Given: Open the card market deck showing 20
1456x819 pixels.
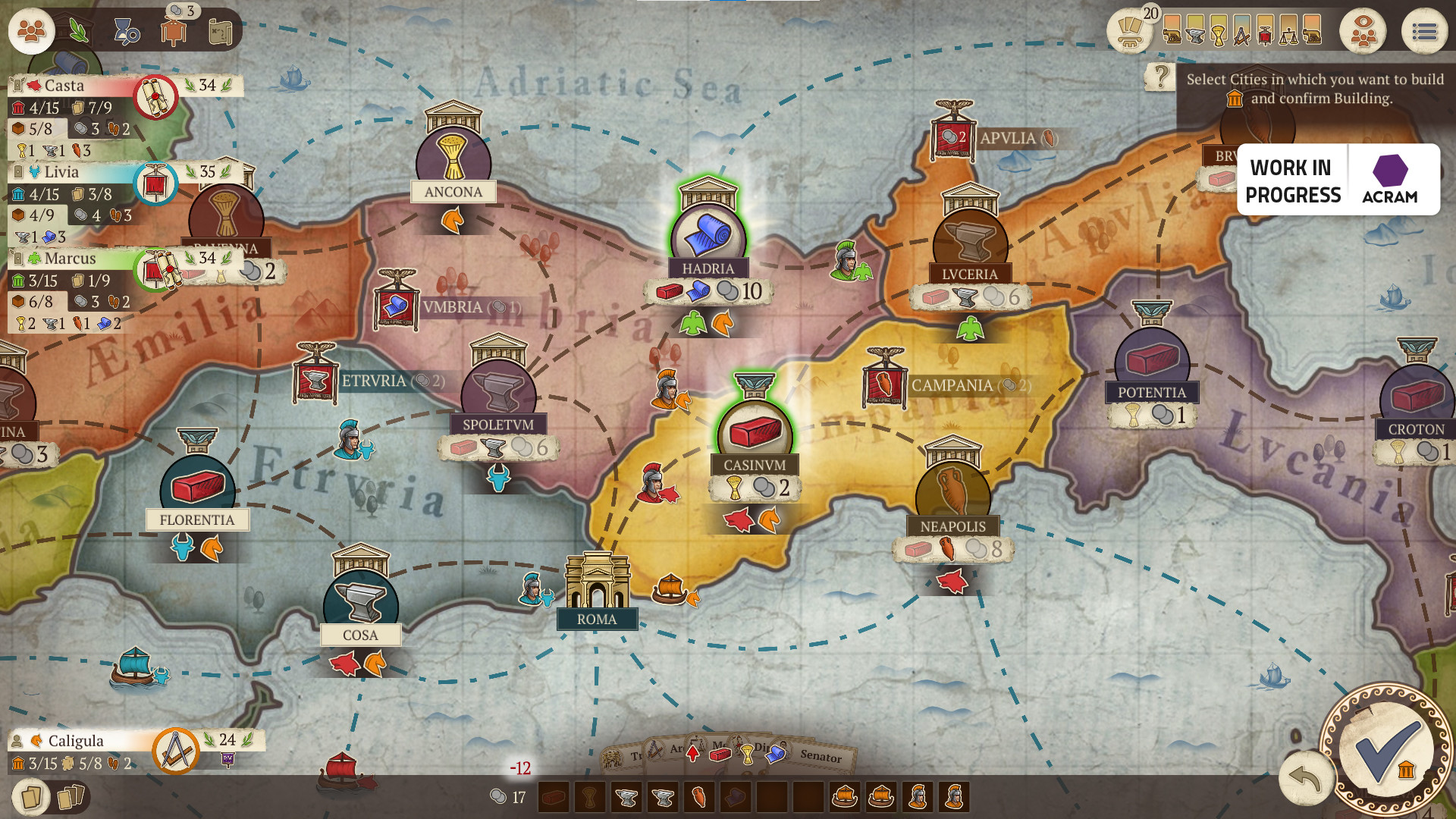Looking at the screenshot, I should [1131, 32].
